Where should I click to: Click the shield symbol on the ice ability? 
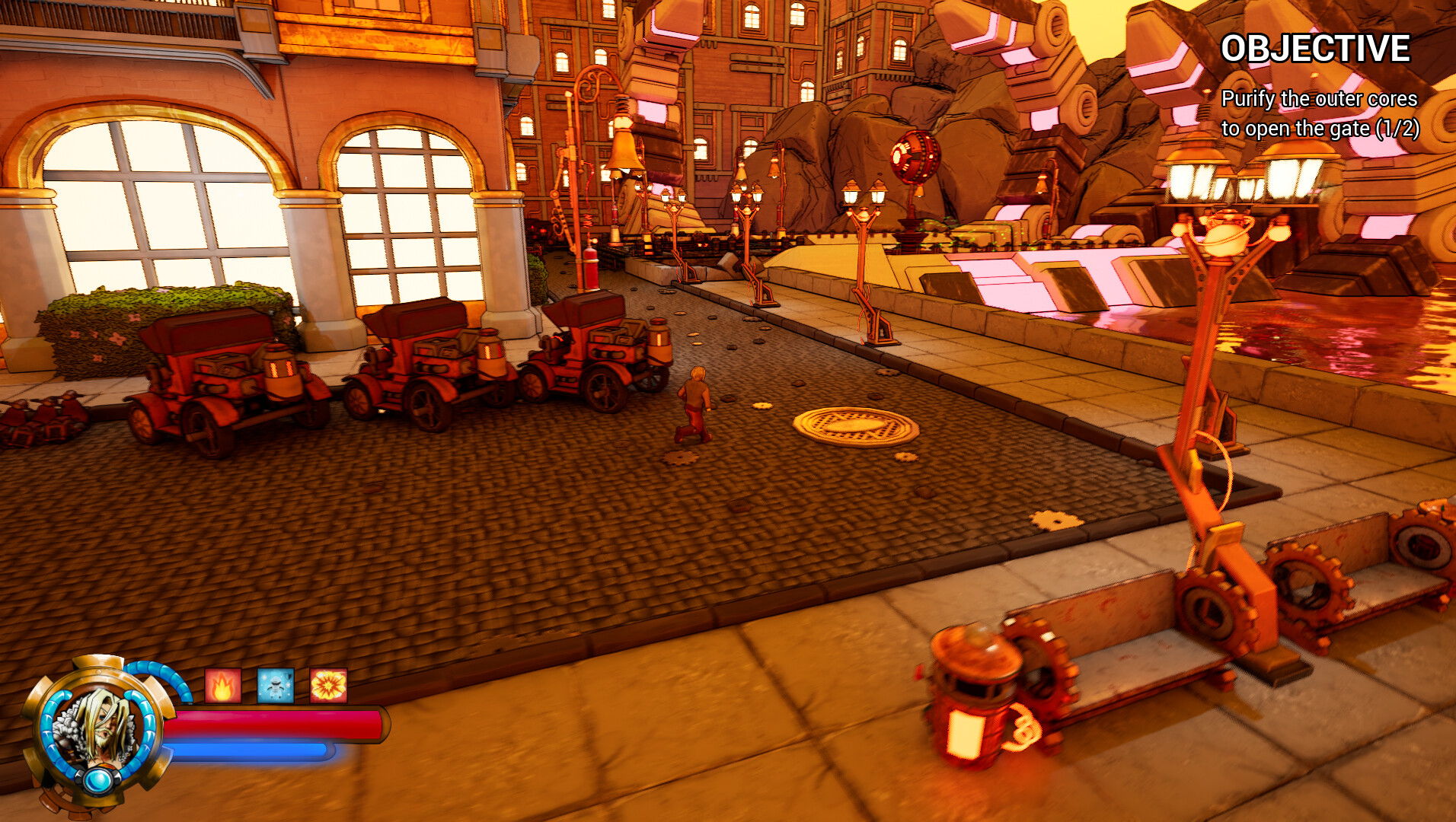tap(287, 676)
